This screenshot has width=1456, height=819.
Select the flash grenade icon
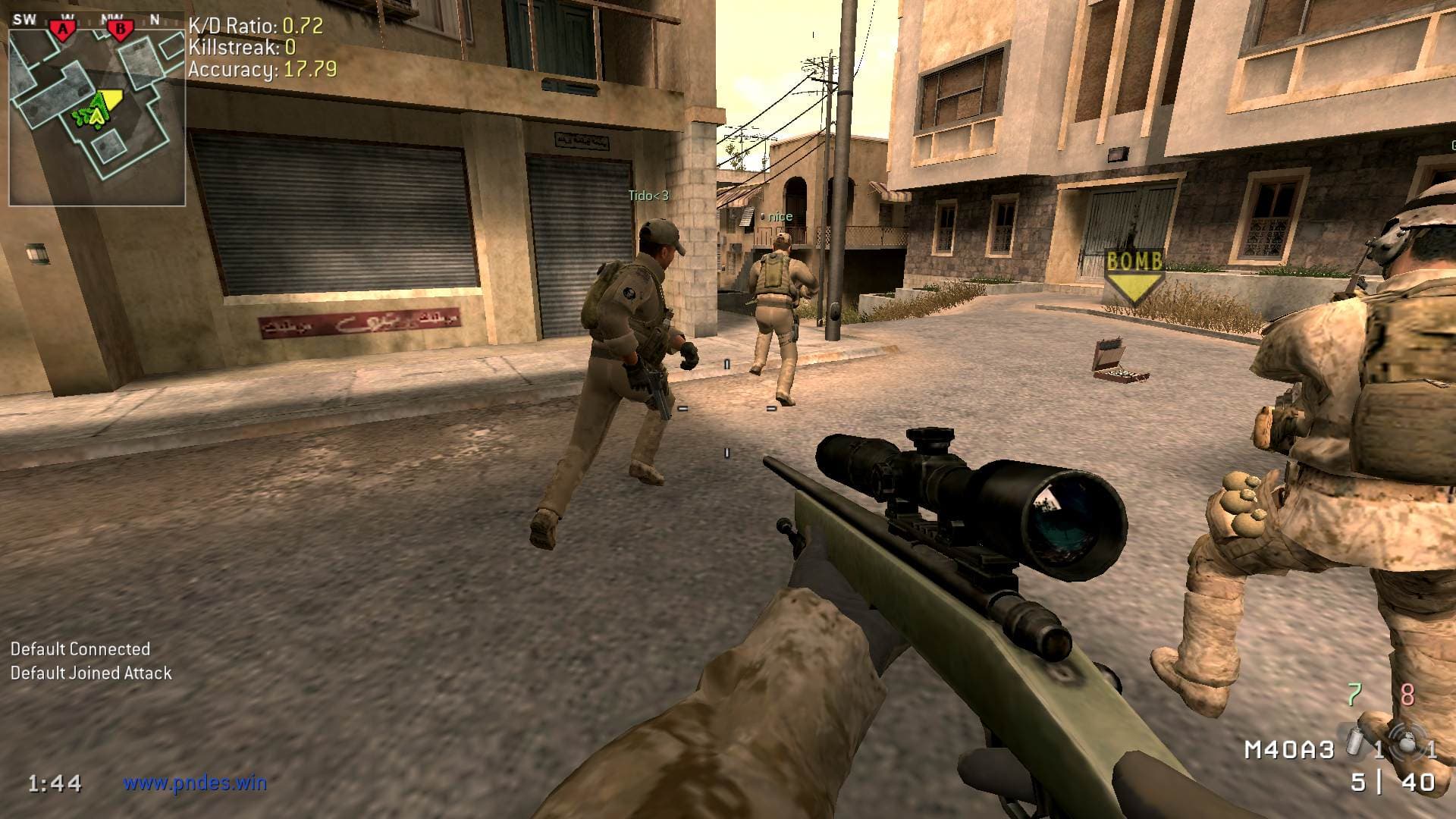tap(1407, 742)
